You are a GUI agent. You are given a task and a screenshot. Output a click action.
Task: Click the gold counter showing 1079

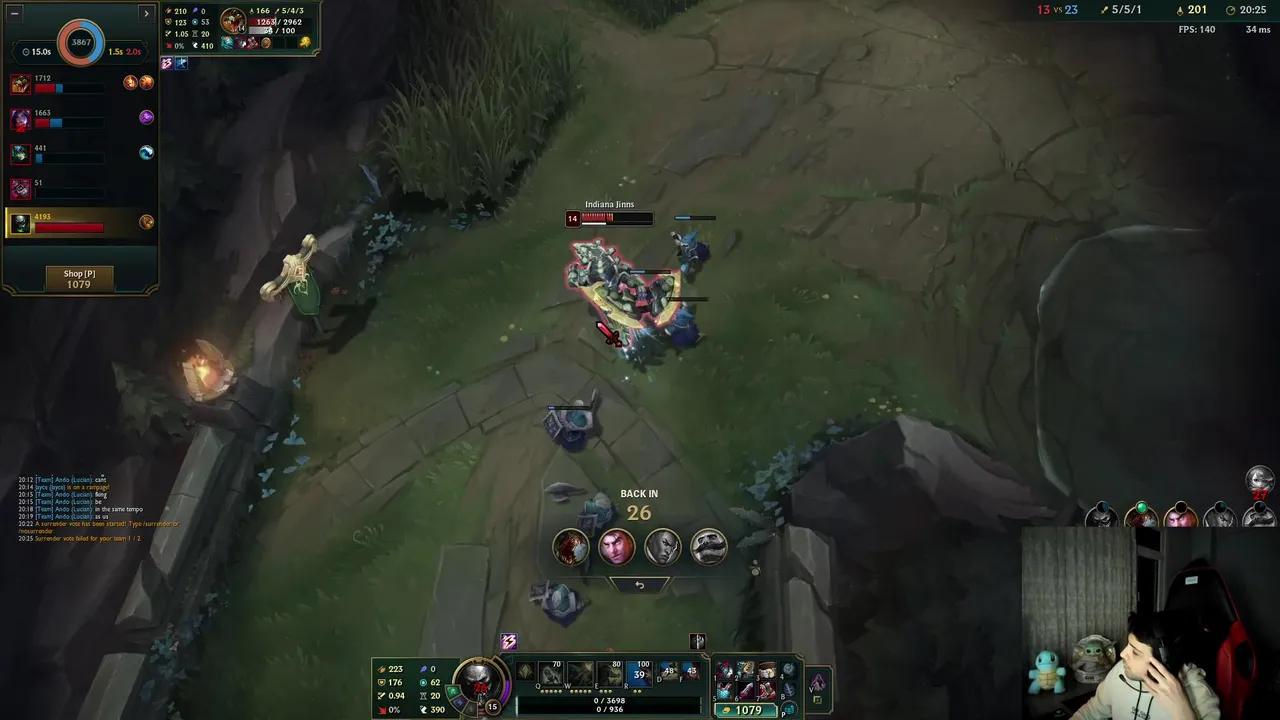(x=744, y=709)
